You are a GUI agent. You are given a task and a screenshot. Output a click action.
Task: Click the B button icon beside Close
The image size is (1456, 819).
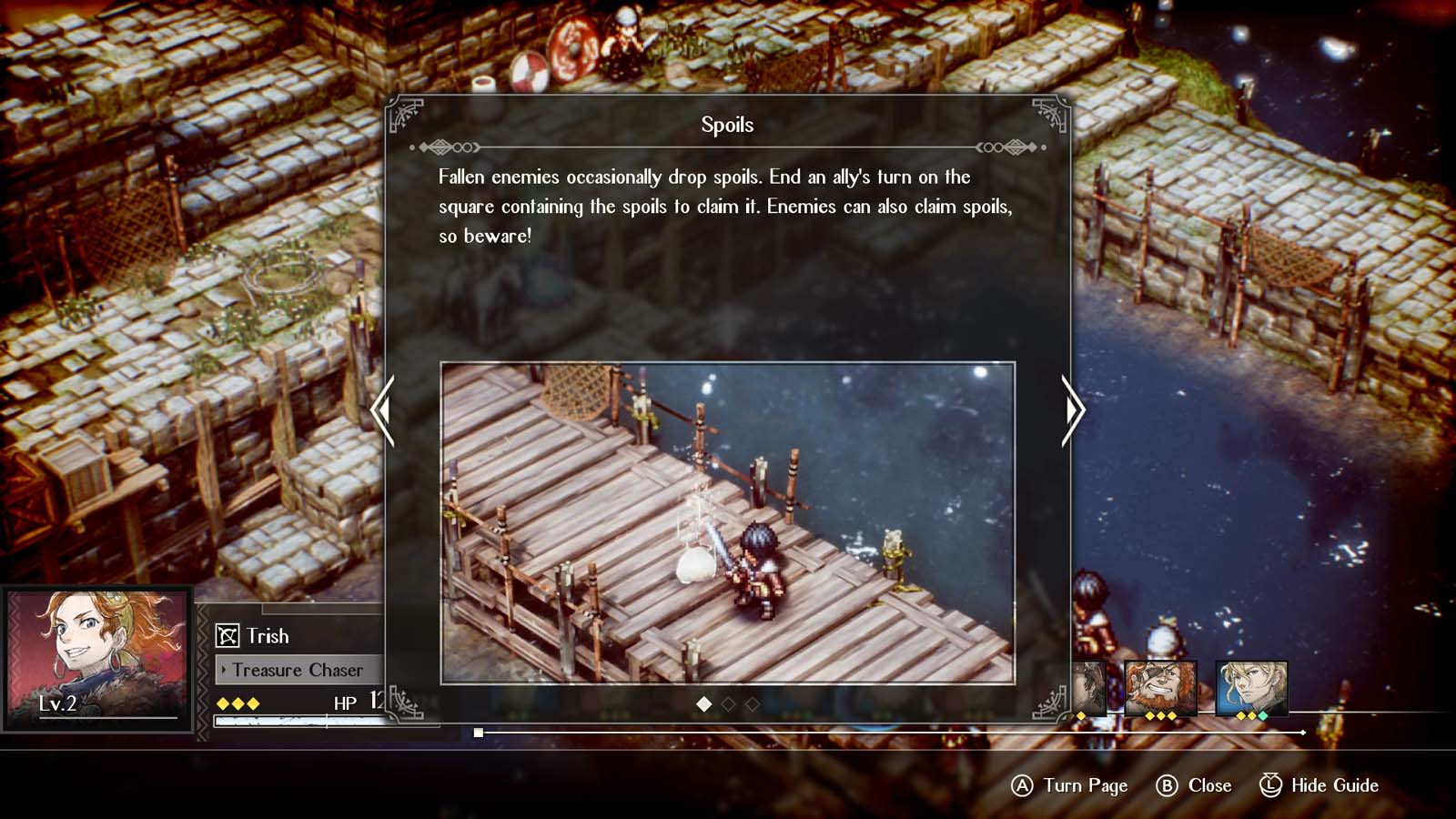pos(1169,785)
